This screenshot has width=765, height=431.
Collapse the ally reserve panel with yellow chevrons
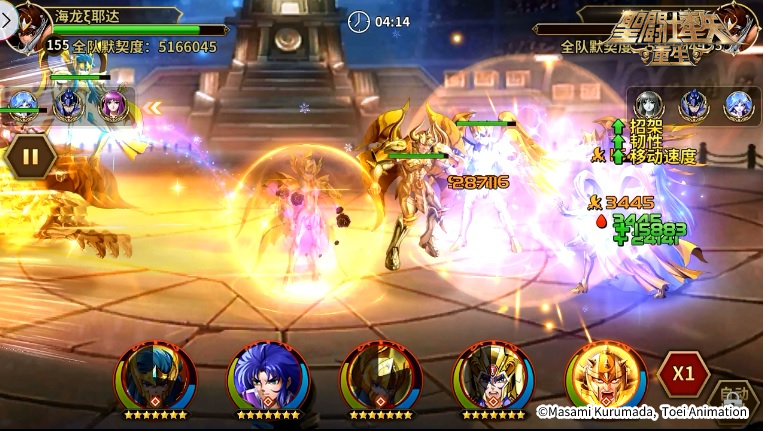[152, 107]
